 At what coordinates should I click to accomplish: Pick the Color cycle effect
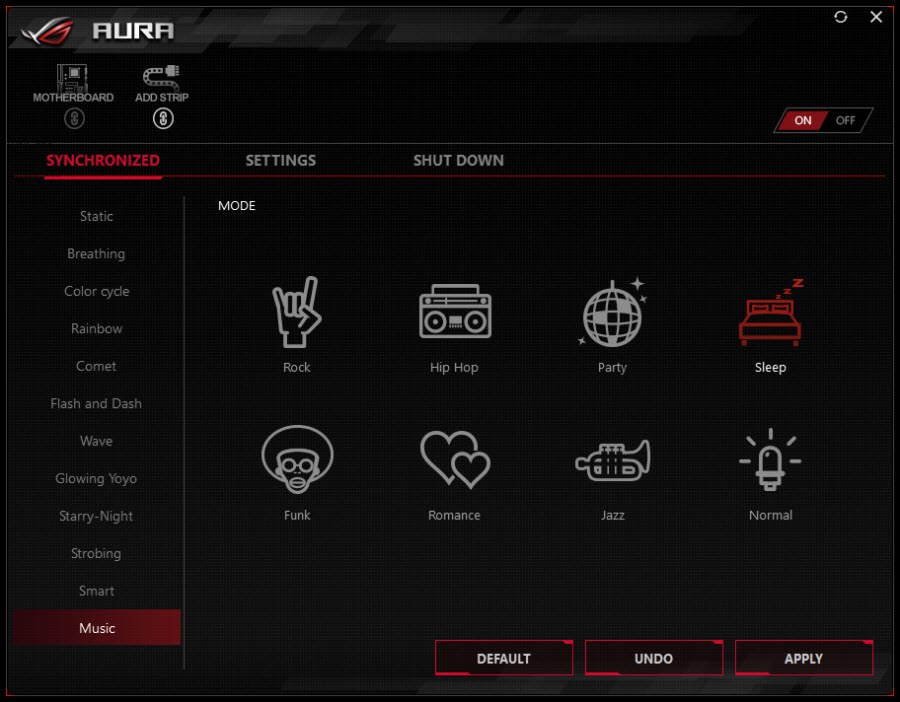click(96, 291)
